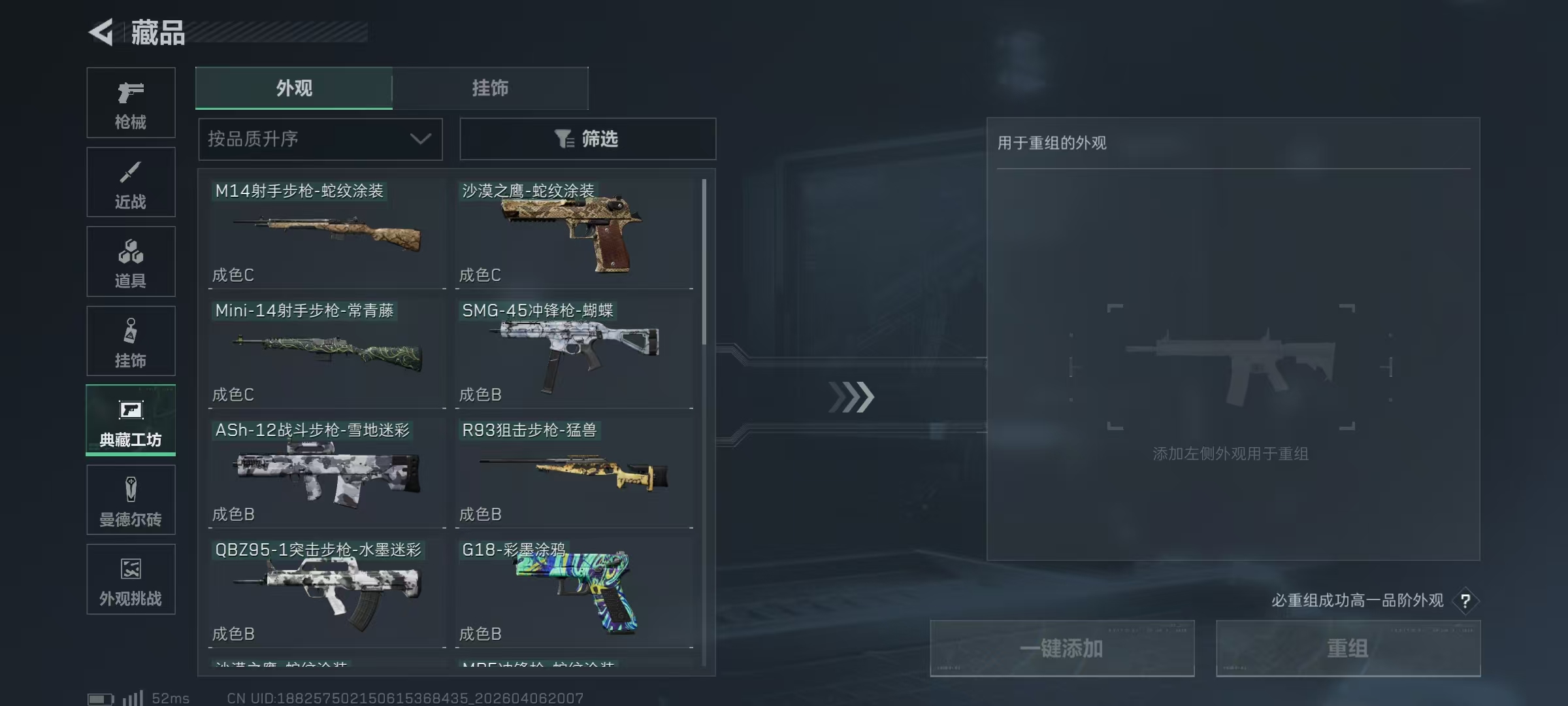
Task: Open the 近战 melee weapons category
Action: 131,182
